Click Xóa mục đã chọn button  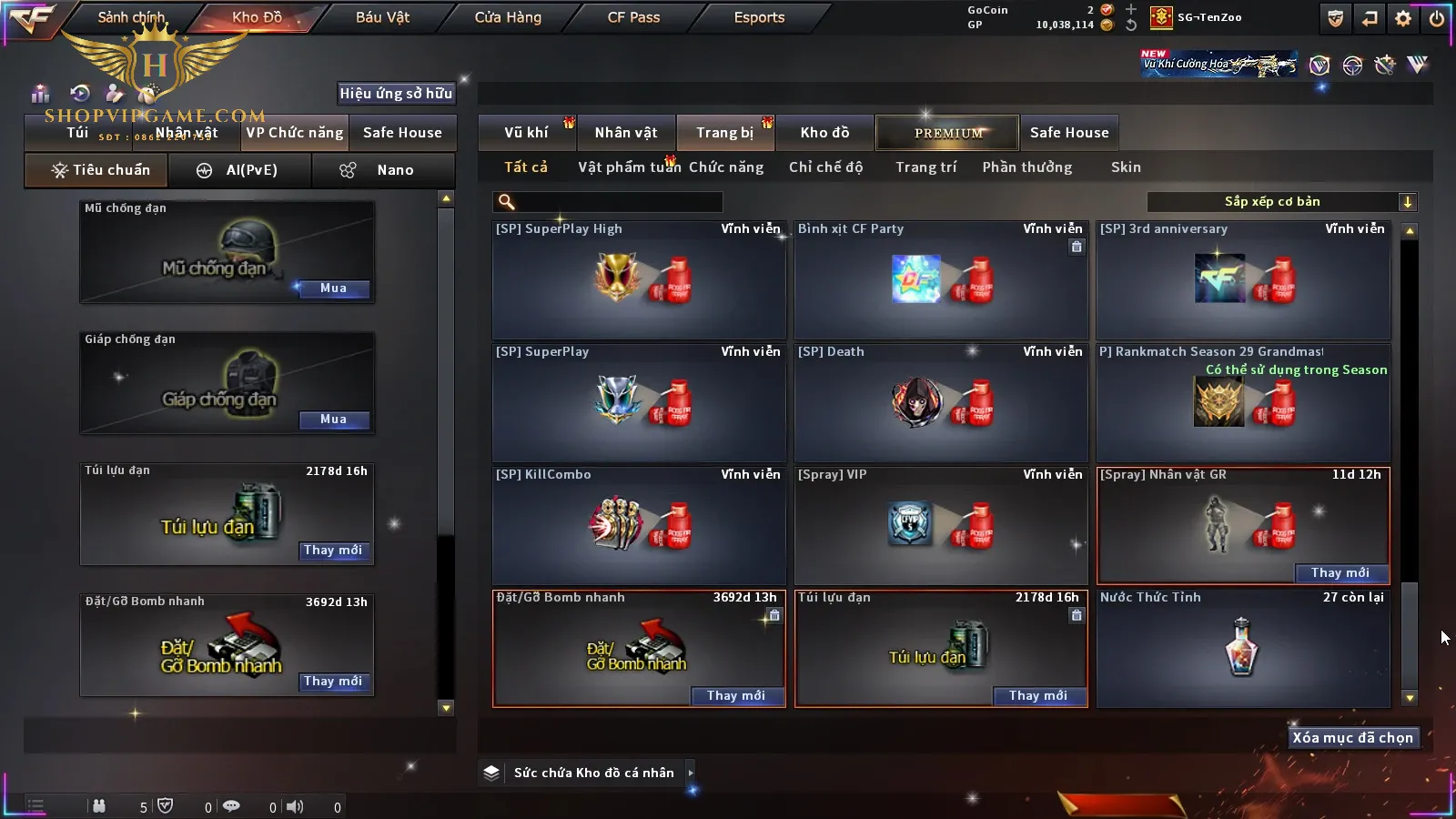[x=1352, y=738]
